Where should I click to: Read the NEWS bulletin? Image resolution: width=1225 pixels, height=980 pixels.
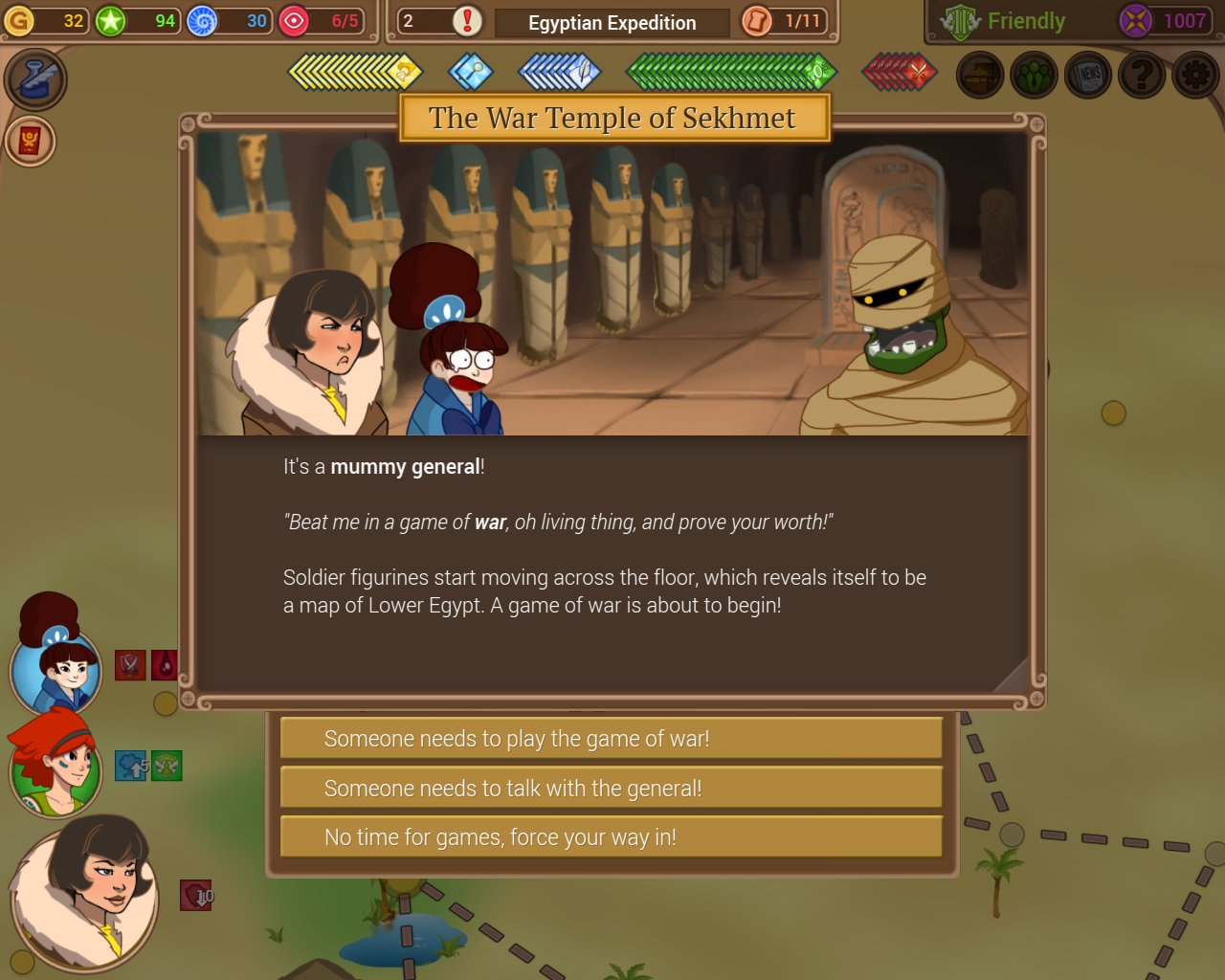point(1087,74)
